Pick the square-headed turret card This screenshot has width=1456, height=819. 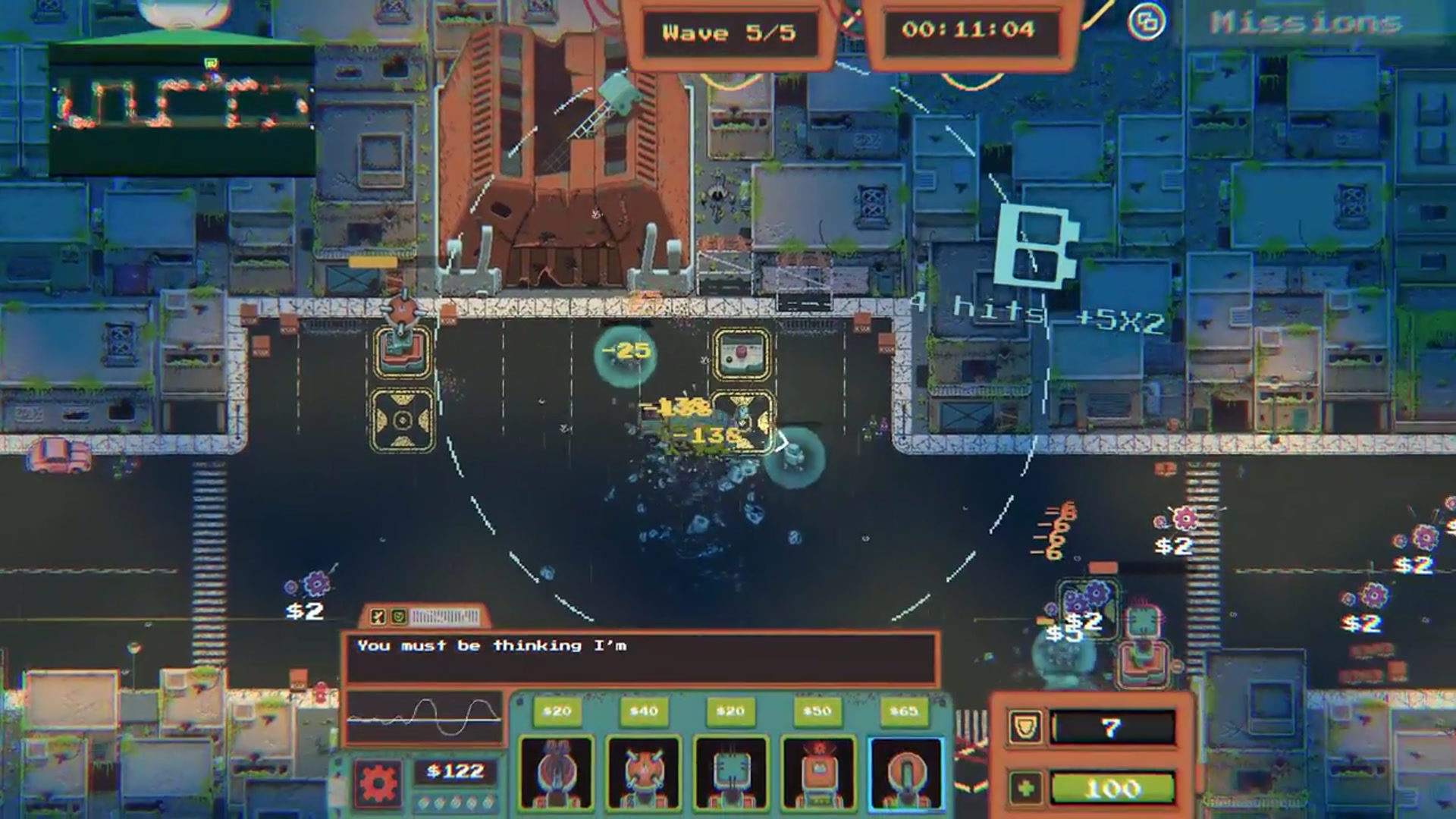tap(730, 772)
